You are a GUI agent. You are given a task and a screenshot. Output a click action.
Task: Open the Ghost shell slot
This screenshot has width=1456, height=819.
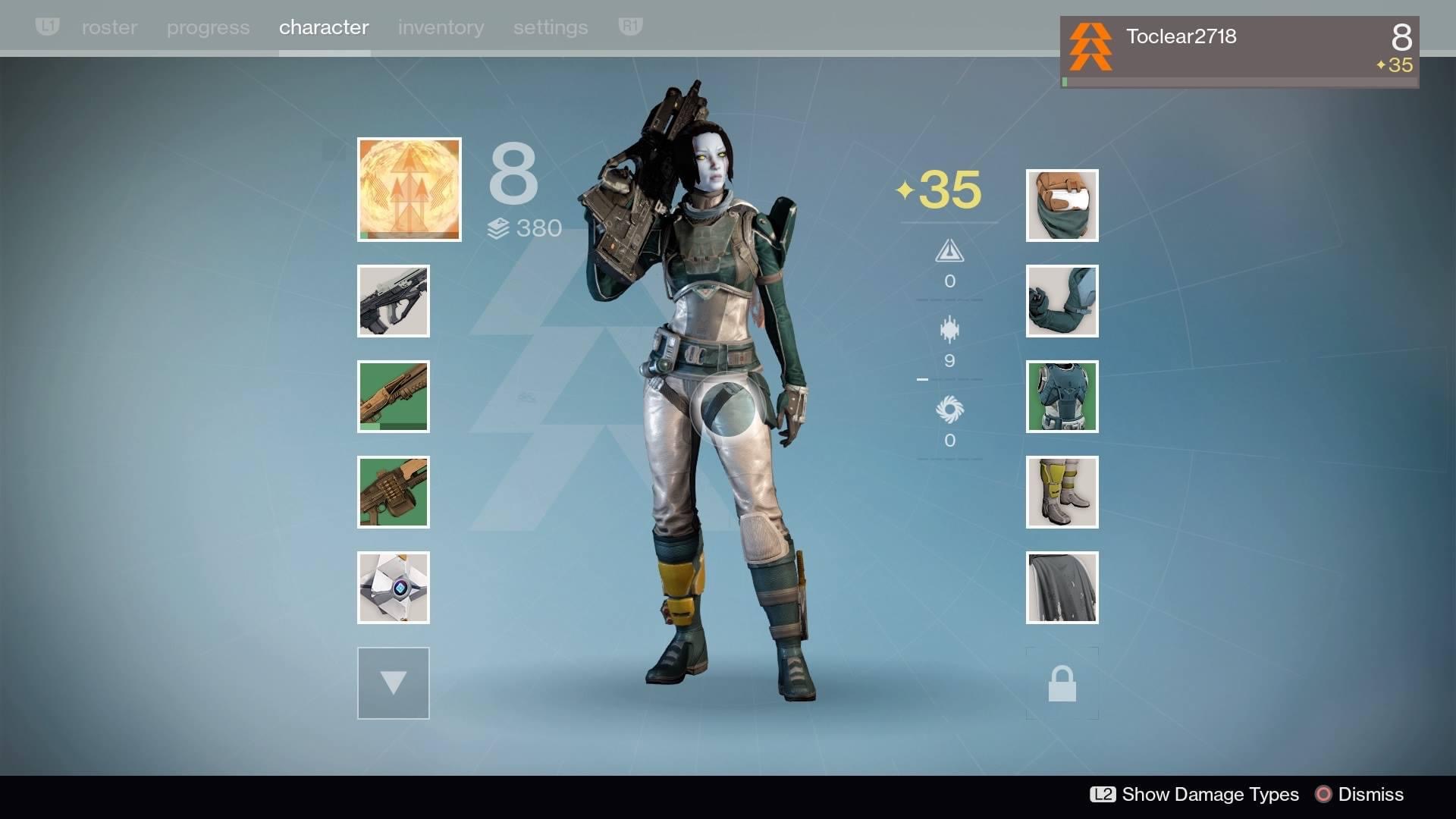coord(393,588)
